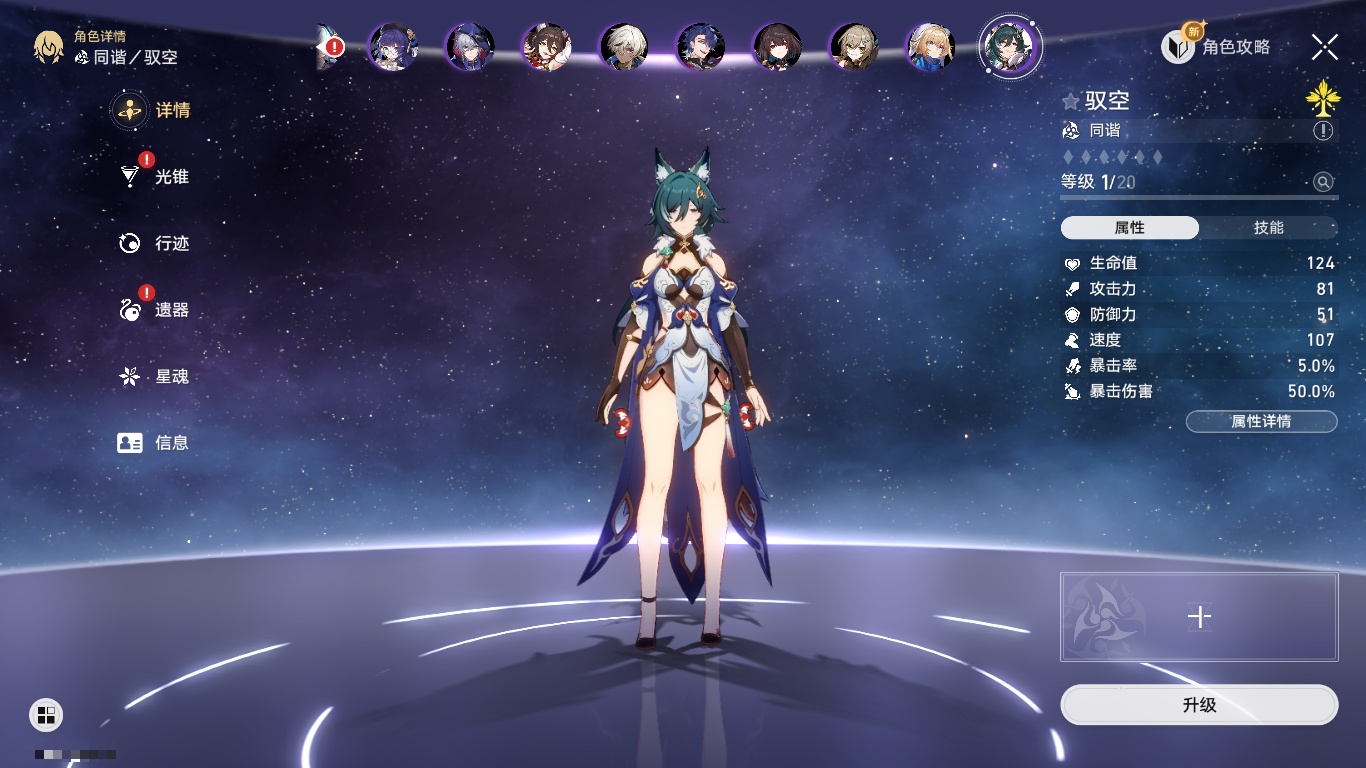This screenshot has height=768, width=1366.
Task: Favorite 驭空 with the star icon
Action: [1071, 101]
